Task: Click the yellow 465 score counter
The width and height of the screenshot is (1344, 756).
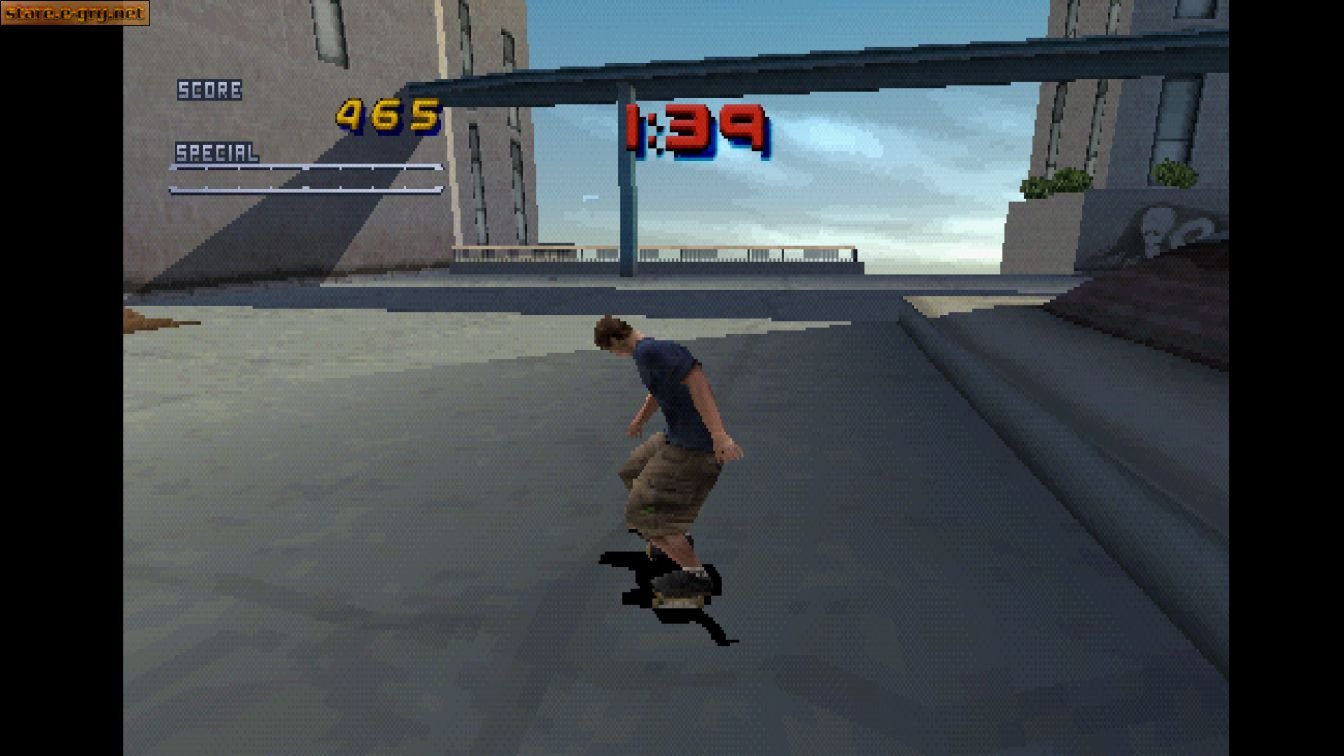Action: click(x=390, y=115)
